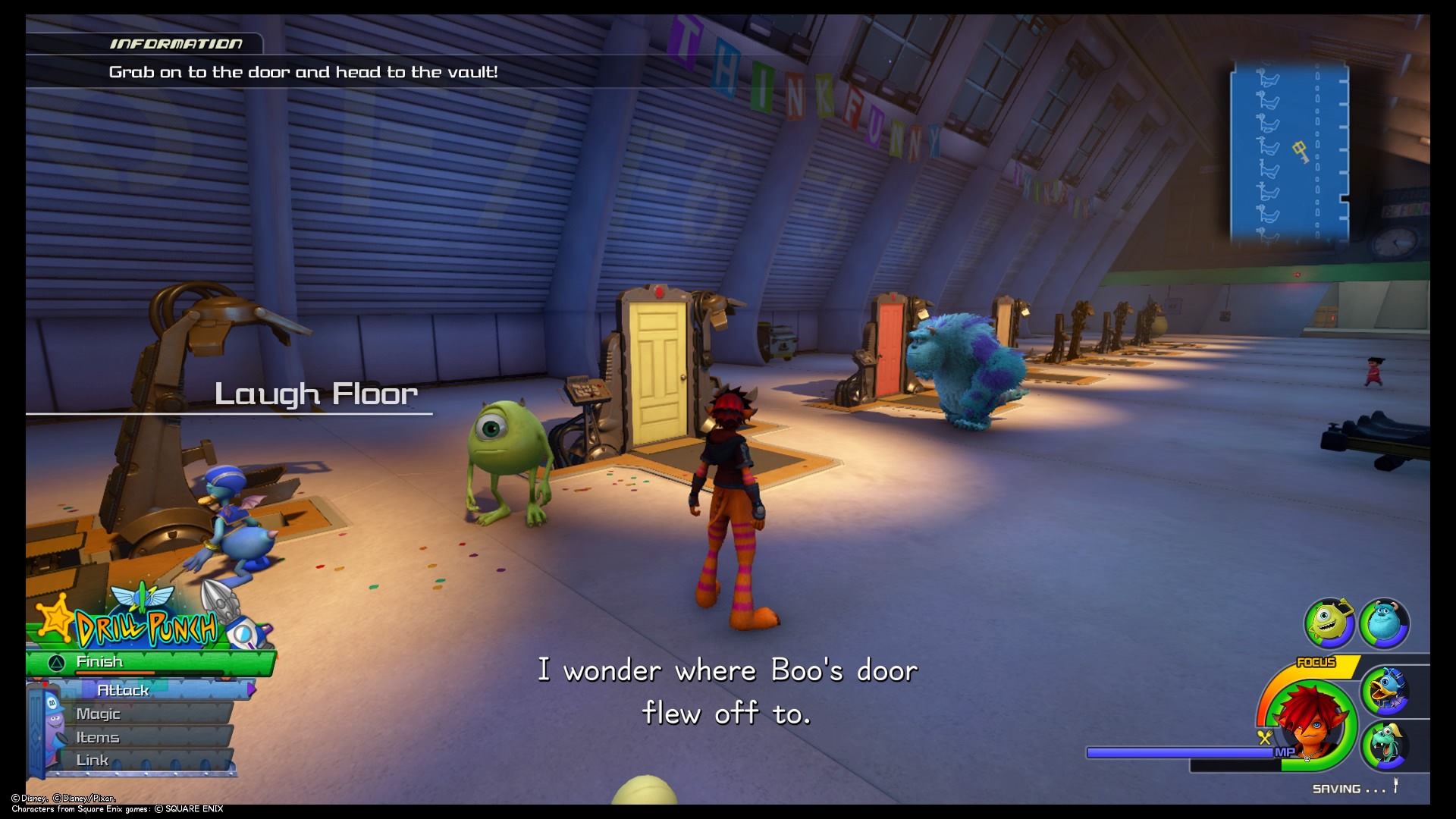This screenshot has width=1456, height=819.
Task: Click the crossed cutlery icon near Sora's portrait
Action: 1265,736
